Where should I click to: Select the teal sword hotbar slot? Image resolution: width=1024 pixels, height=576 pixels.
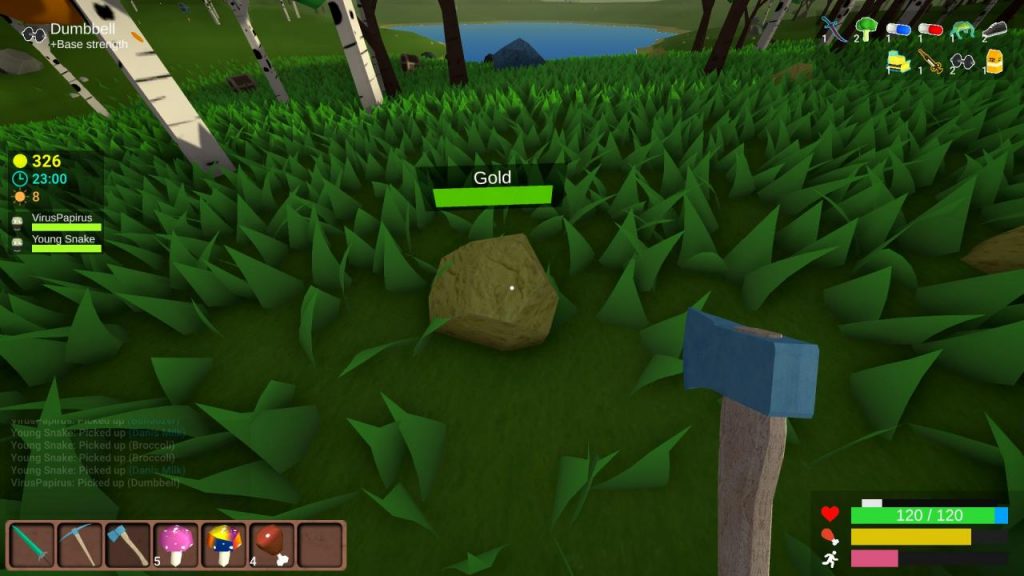coord(30,545)
